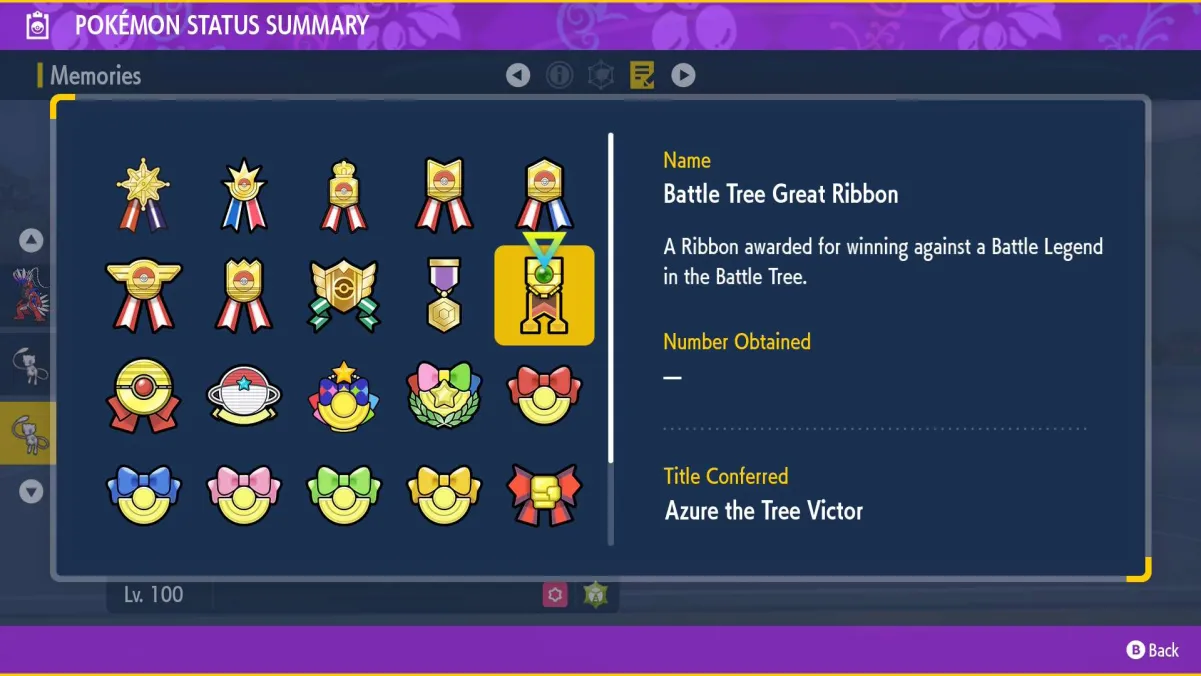Image resolution: width=1201 pixels, height=676 pixels.
Task: Select the green bow ribbon
Action: click(344, 494)
